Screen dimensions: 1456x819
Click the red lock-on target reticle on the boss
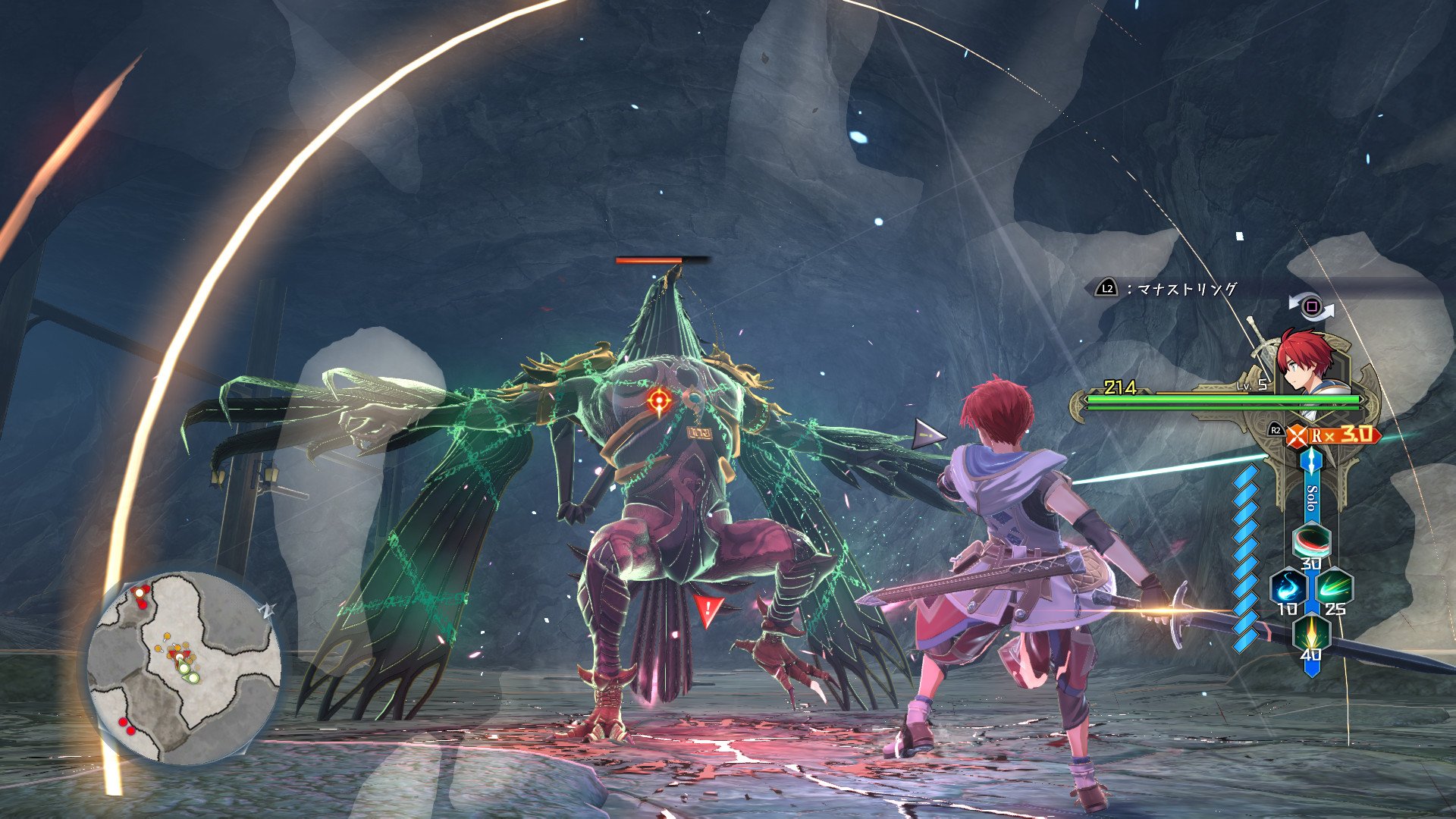[659, 399]
